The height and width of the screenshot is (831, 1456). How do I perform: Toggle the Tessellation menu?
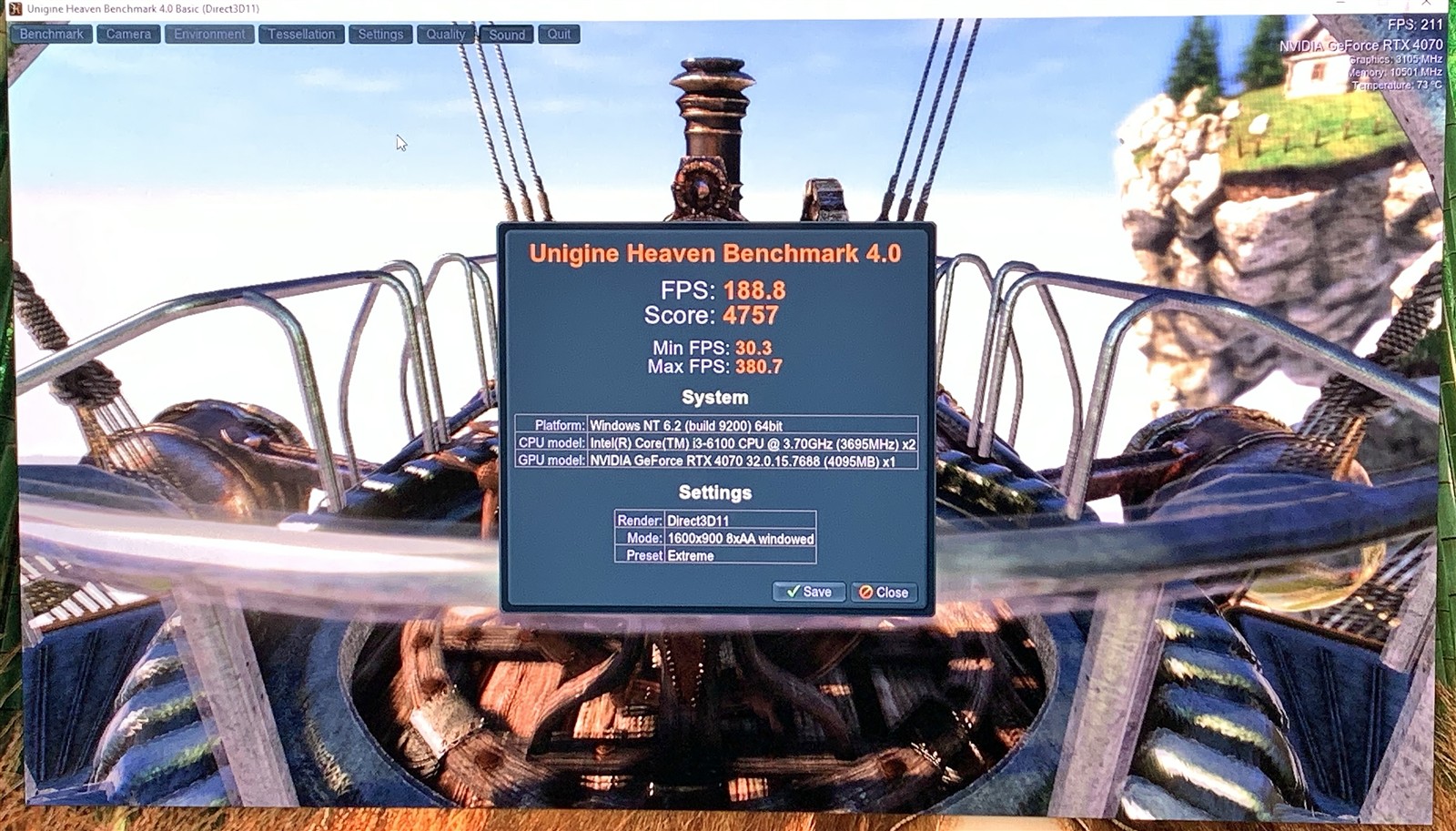pyautogui.click(x=301, y=35)
